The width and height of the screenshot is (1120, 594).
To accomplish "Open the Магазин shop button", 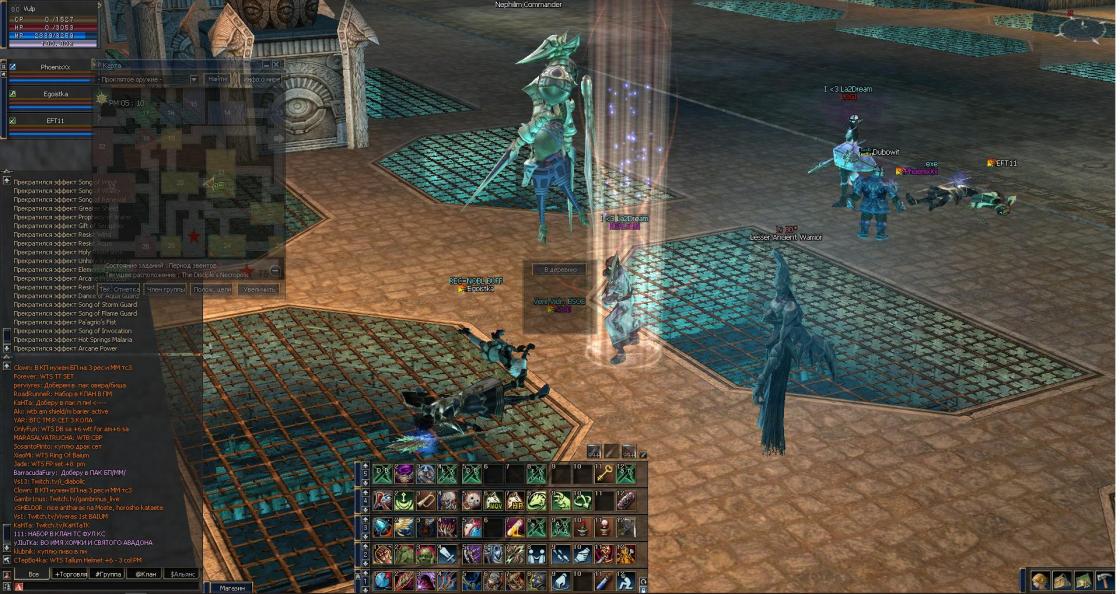I will 232,588.
